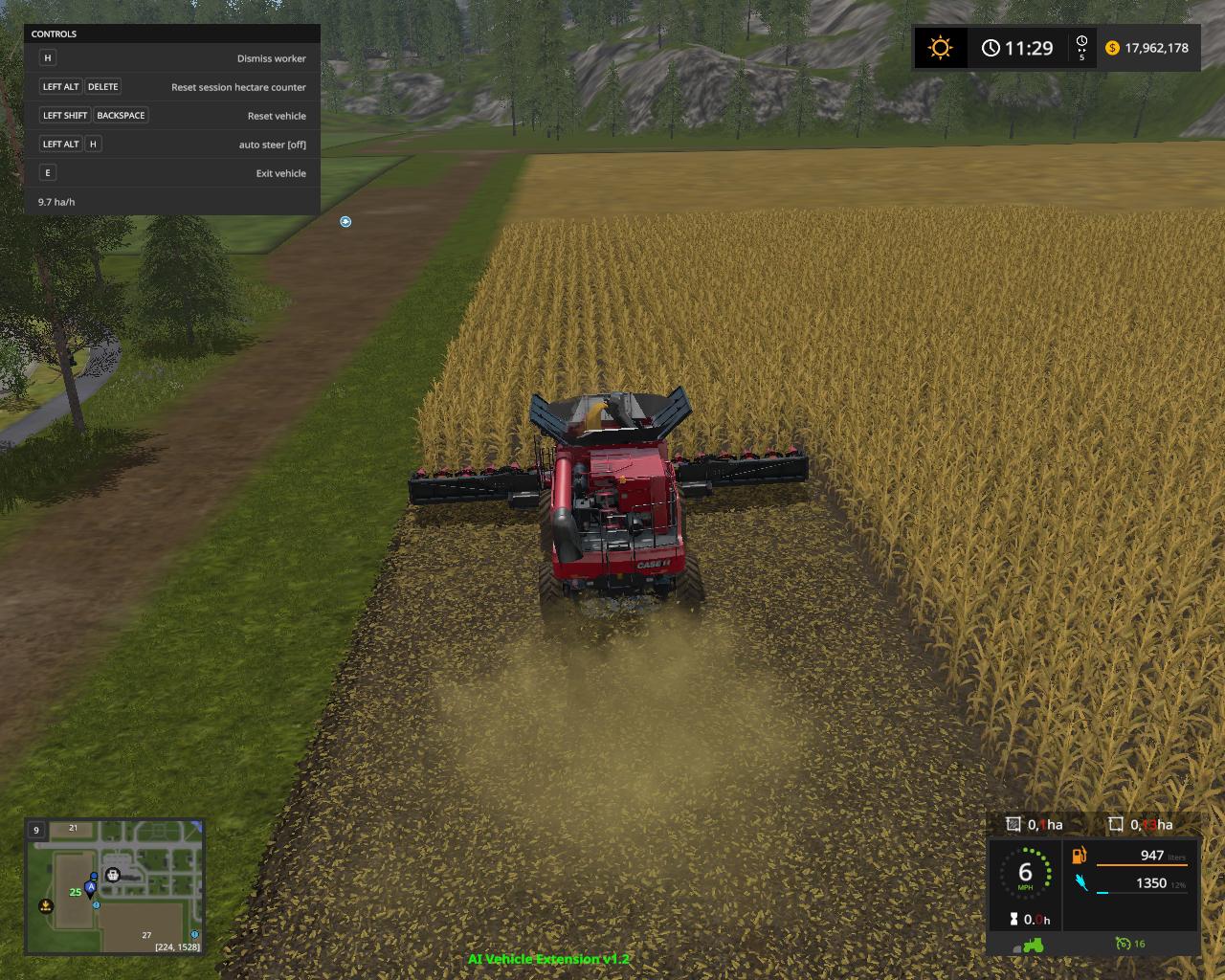Toggle the cruise control speedometer icon
This screenshot has width=1225, height=980.
point(1124,944)
